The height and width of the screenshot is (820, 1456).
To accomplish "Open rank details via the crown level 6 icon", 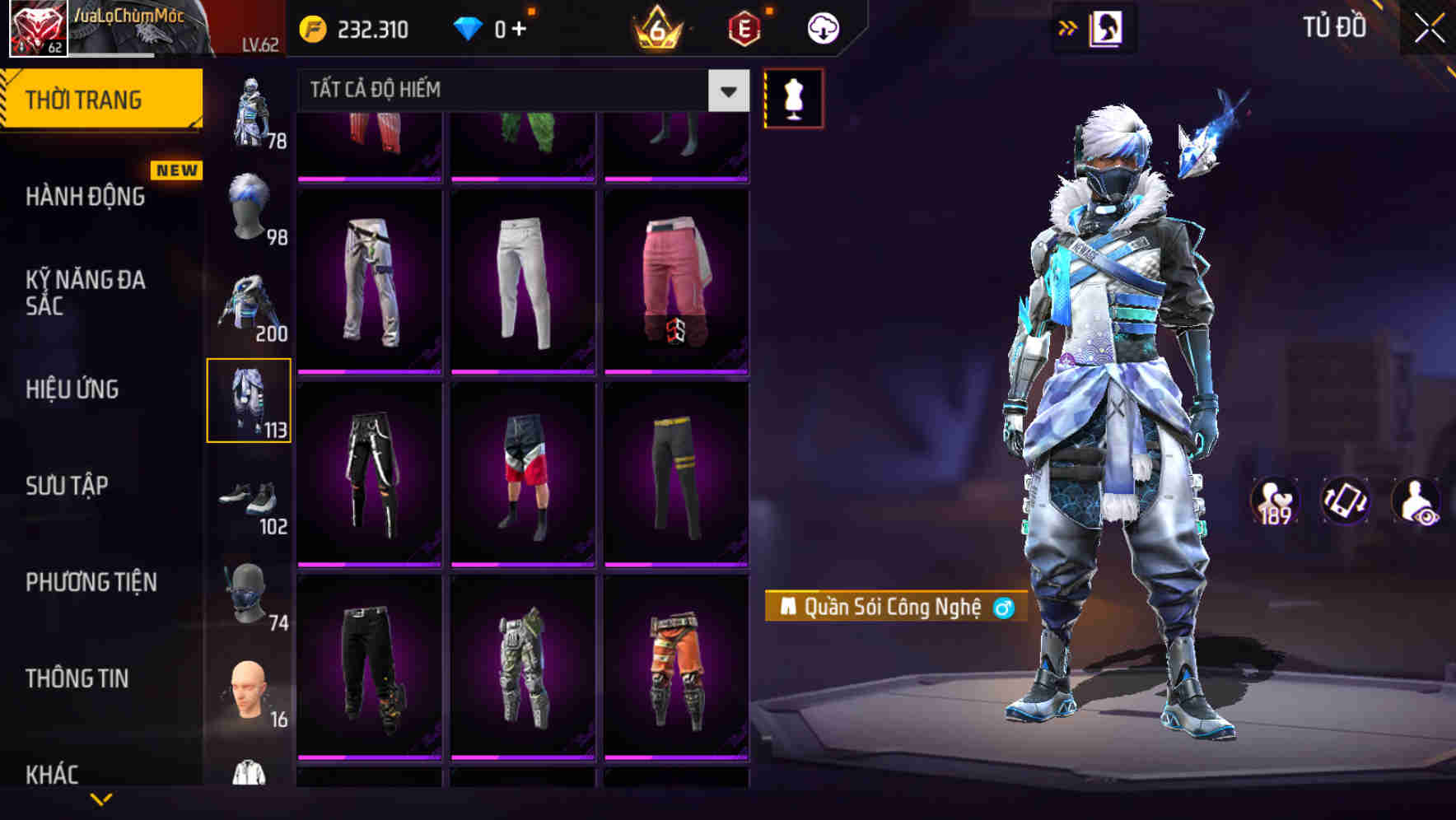I will coord(659,26).
